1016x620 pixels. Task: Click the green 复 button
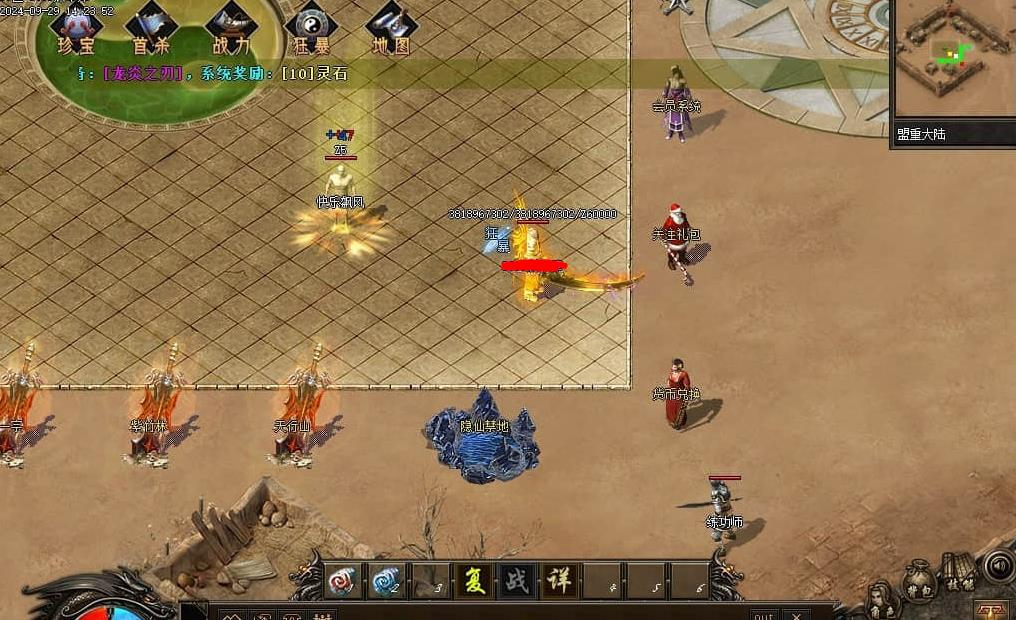474,581
